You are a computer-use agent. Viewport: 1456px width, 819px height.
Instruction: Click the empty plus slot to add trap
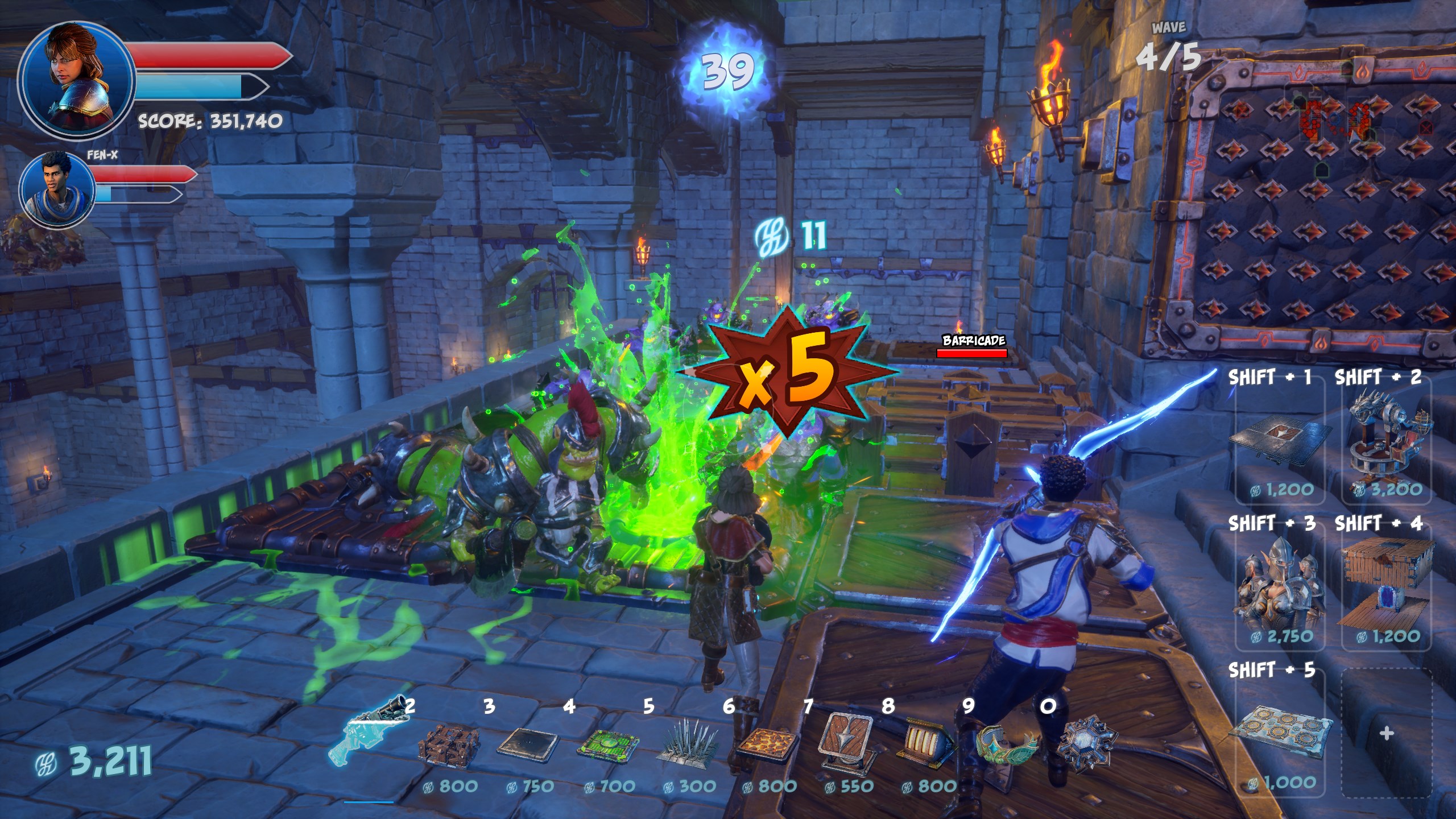[1386, 734]
